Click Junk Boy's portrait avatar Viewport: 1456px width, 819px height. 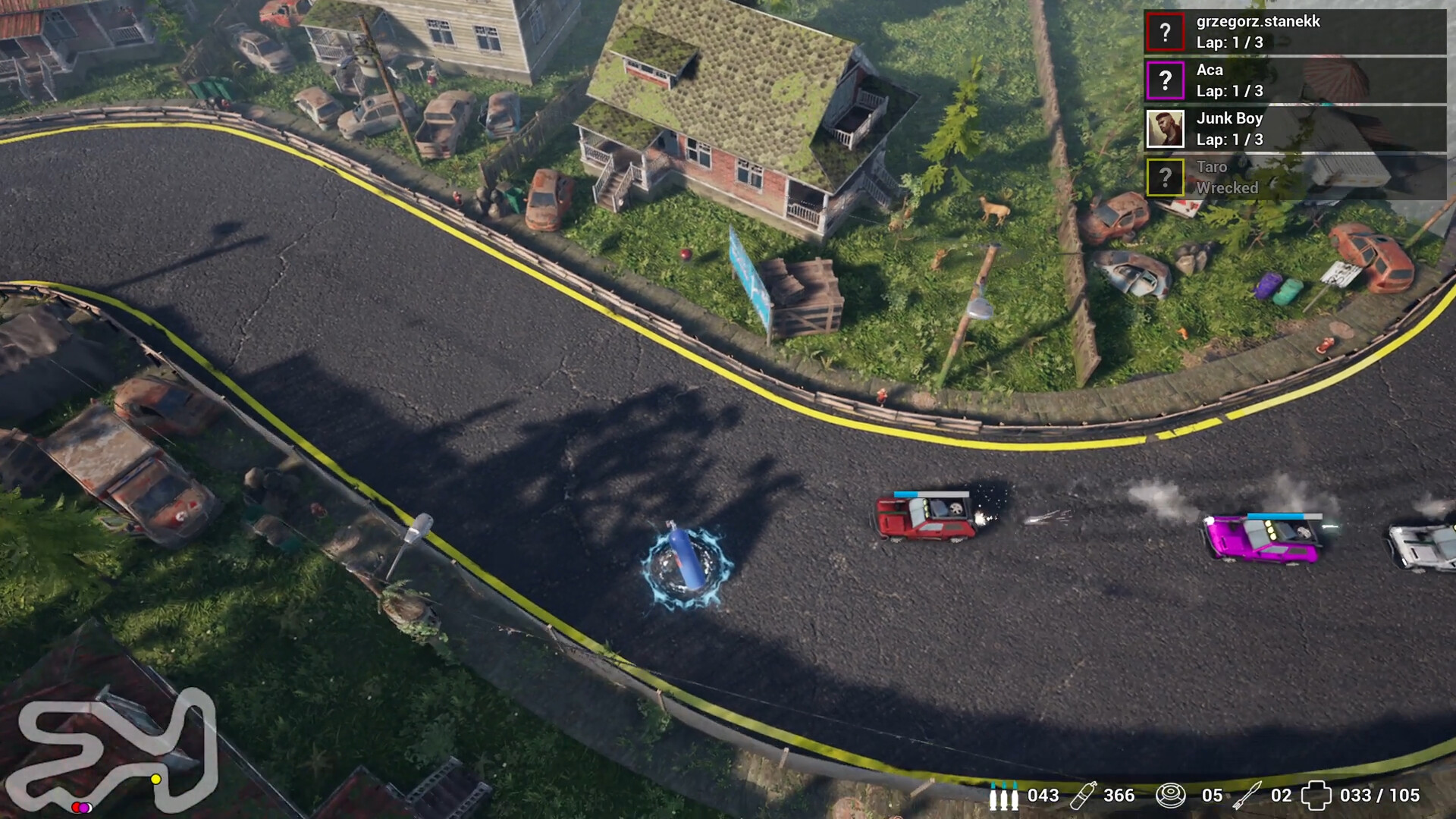pyautogui.click(x=1165, y=129)
